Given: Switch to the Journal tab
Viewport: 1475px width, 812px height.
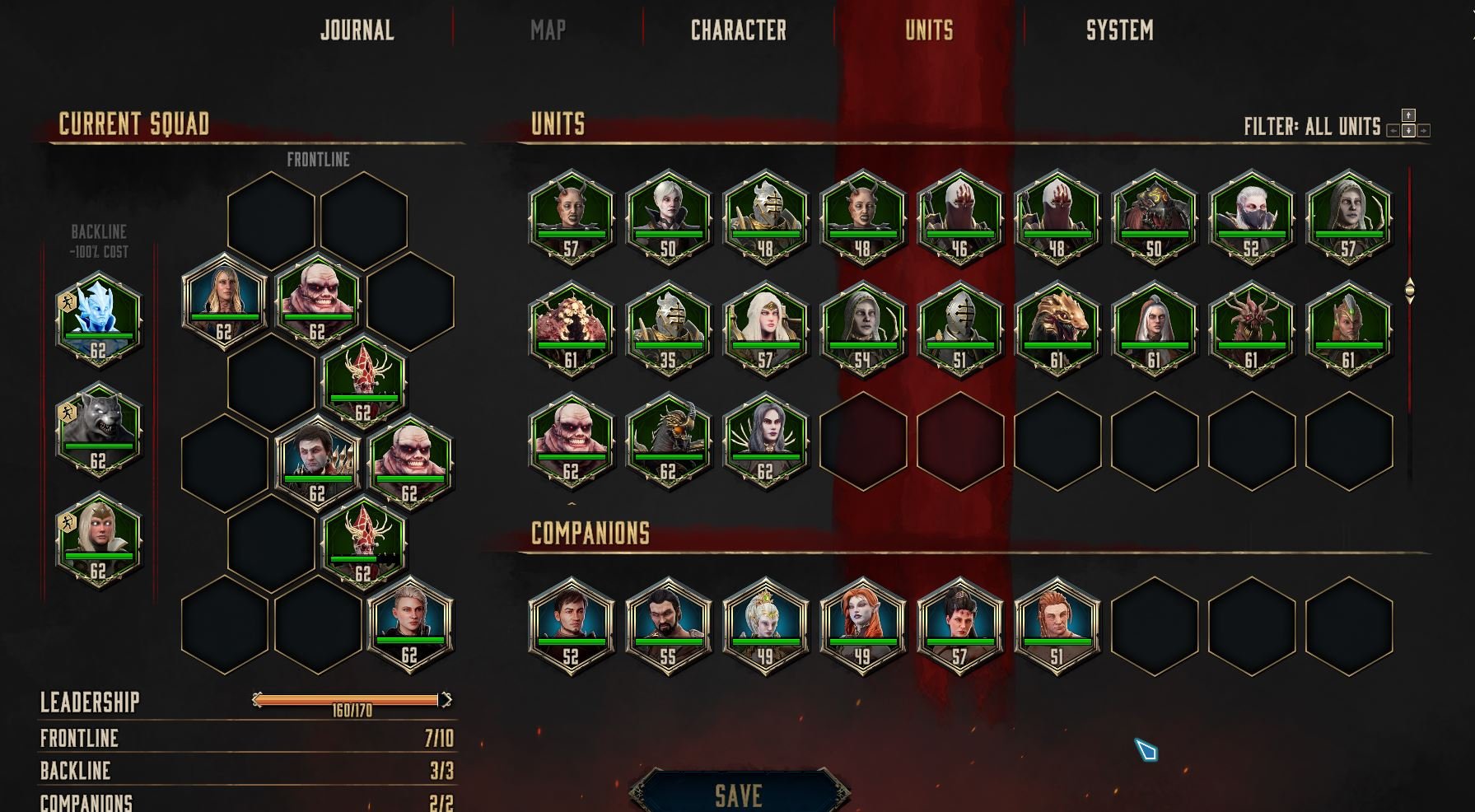Looking at the screenshot, I should point(357,30).
